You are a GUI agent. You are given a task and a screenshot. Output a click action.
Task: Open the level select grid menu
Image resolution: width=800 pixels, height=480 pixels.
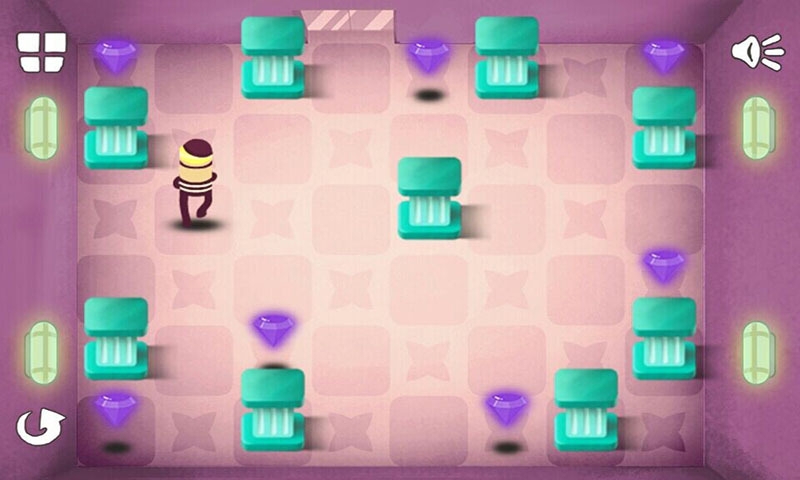pos(42,52)
